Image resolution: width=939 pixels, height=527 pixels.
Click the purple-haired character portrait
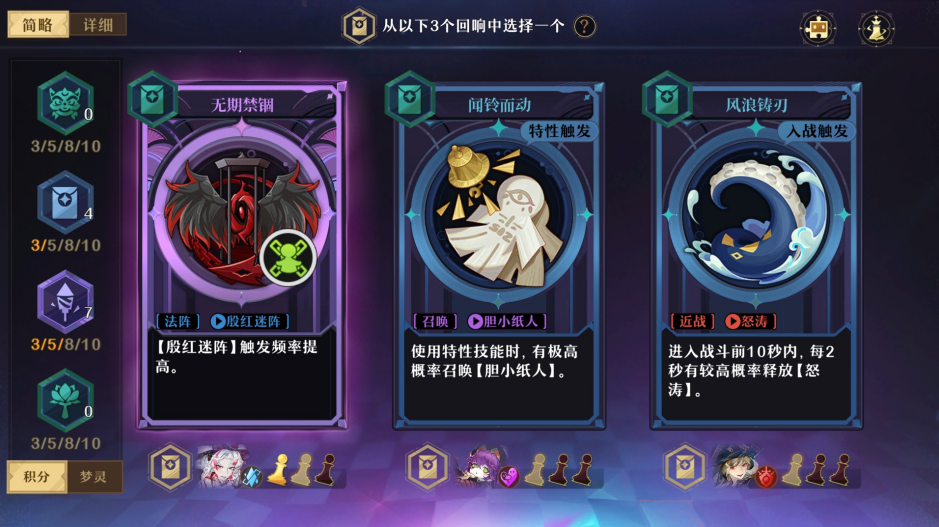click(x=478, y=466)
